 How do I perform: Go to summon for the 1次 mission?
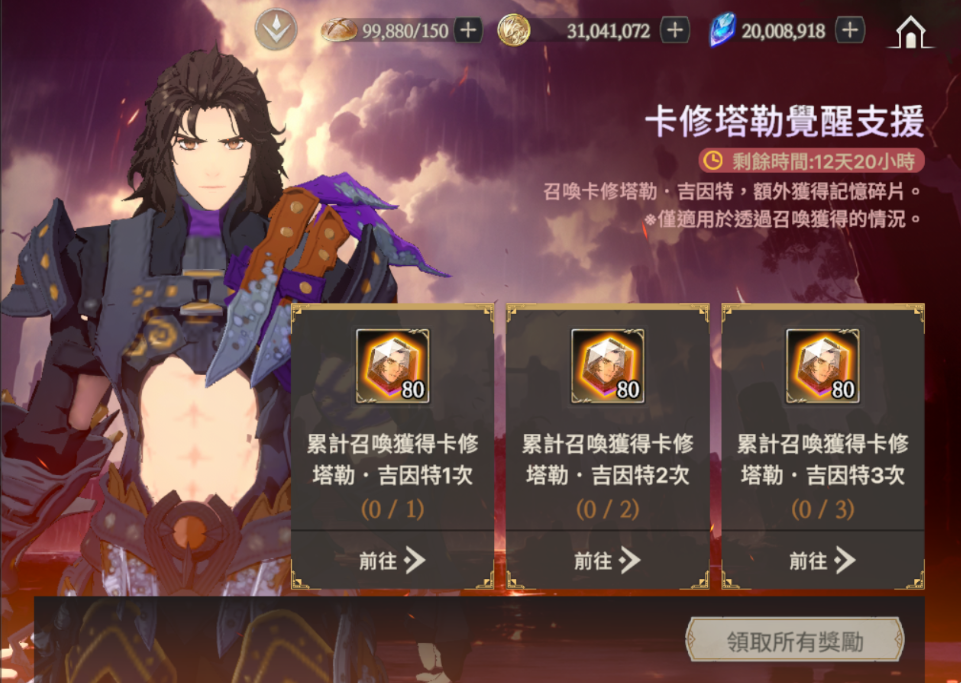point(392,561)
